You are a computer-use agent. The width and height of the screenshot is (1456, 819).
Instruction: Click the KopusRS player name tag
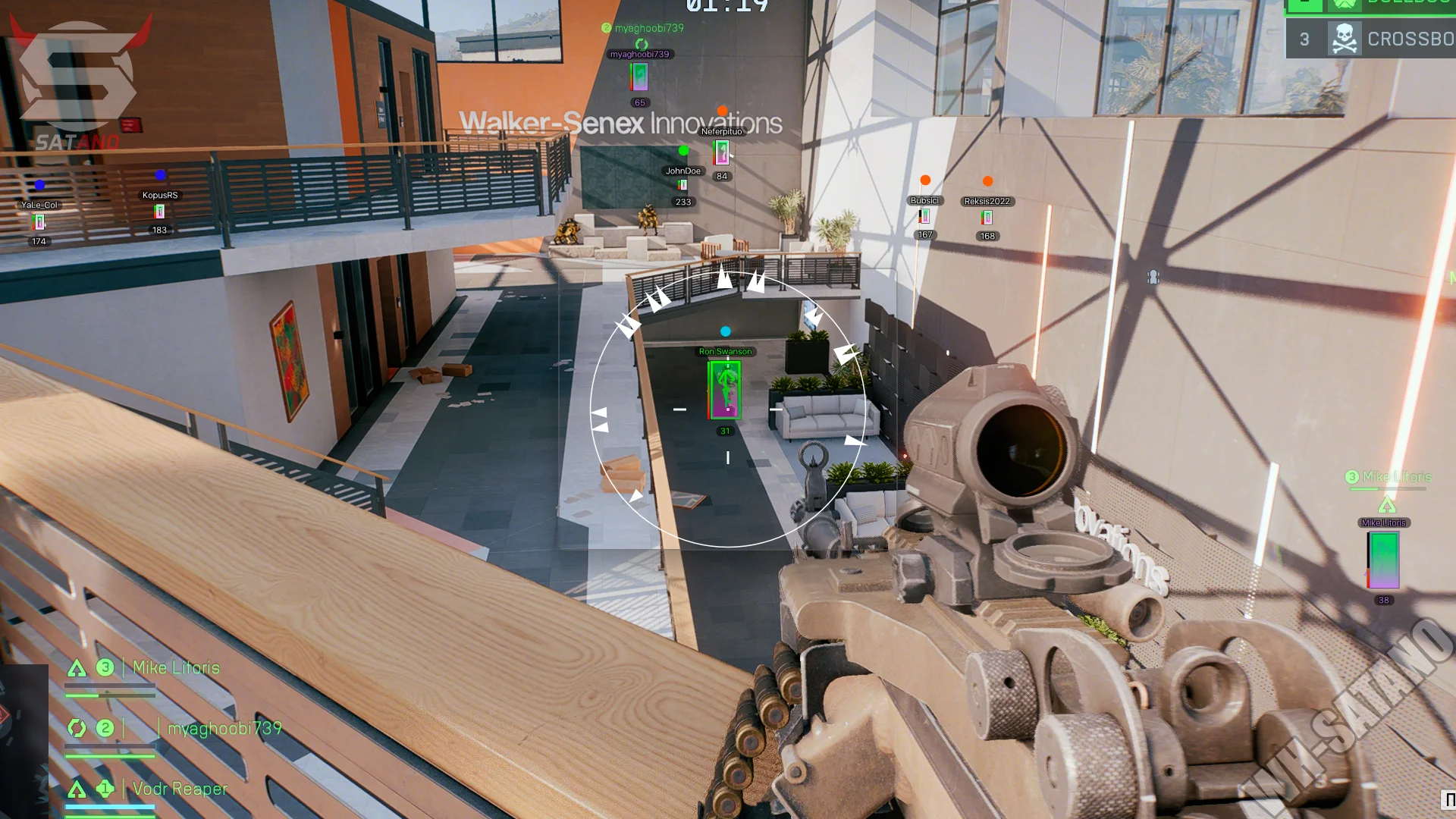(160, 196)
